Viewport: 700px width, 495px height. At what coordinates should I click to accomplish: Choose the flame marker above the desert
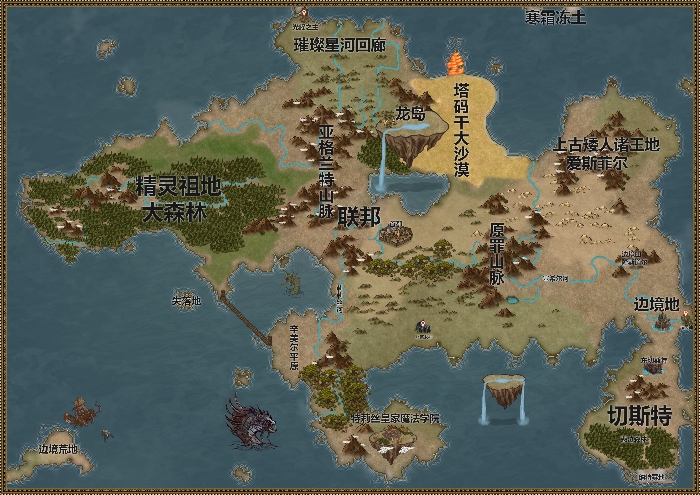click(456, 64)
